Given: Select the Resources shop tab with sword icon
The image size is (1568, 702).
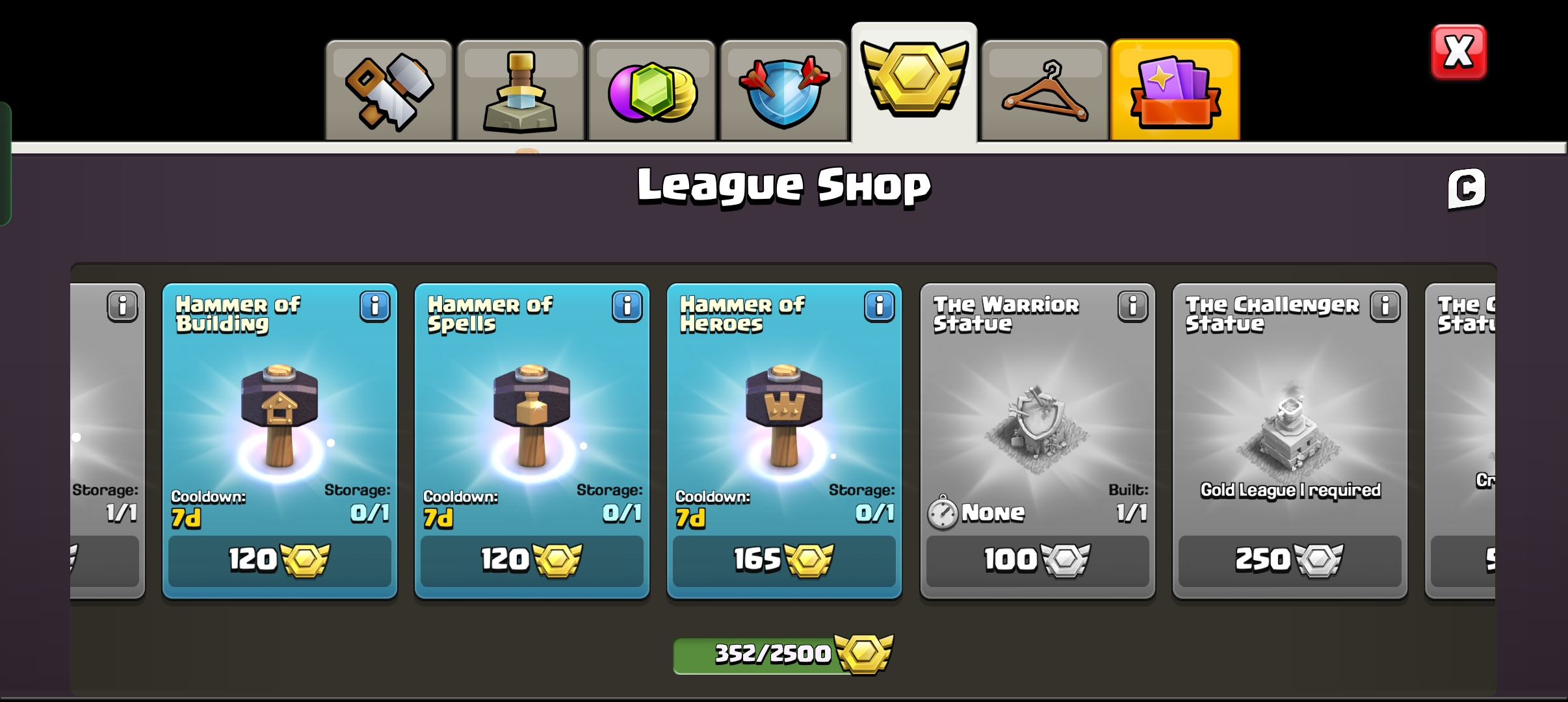Looking at the screenshot, I should coord(519,89).
